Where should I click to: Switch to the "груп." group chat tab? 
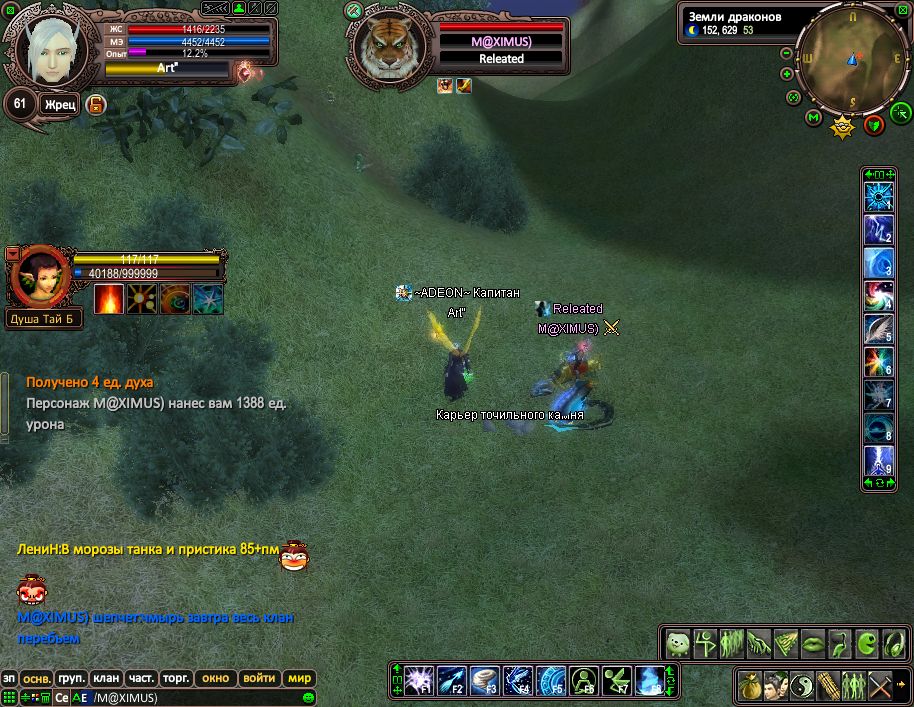(x=70, y=678)
